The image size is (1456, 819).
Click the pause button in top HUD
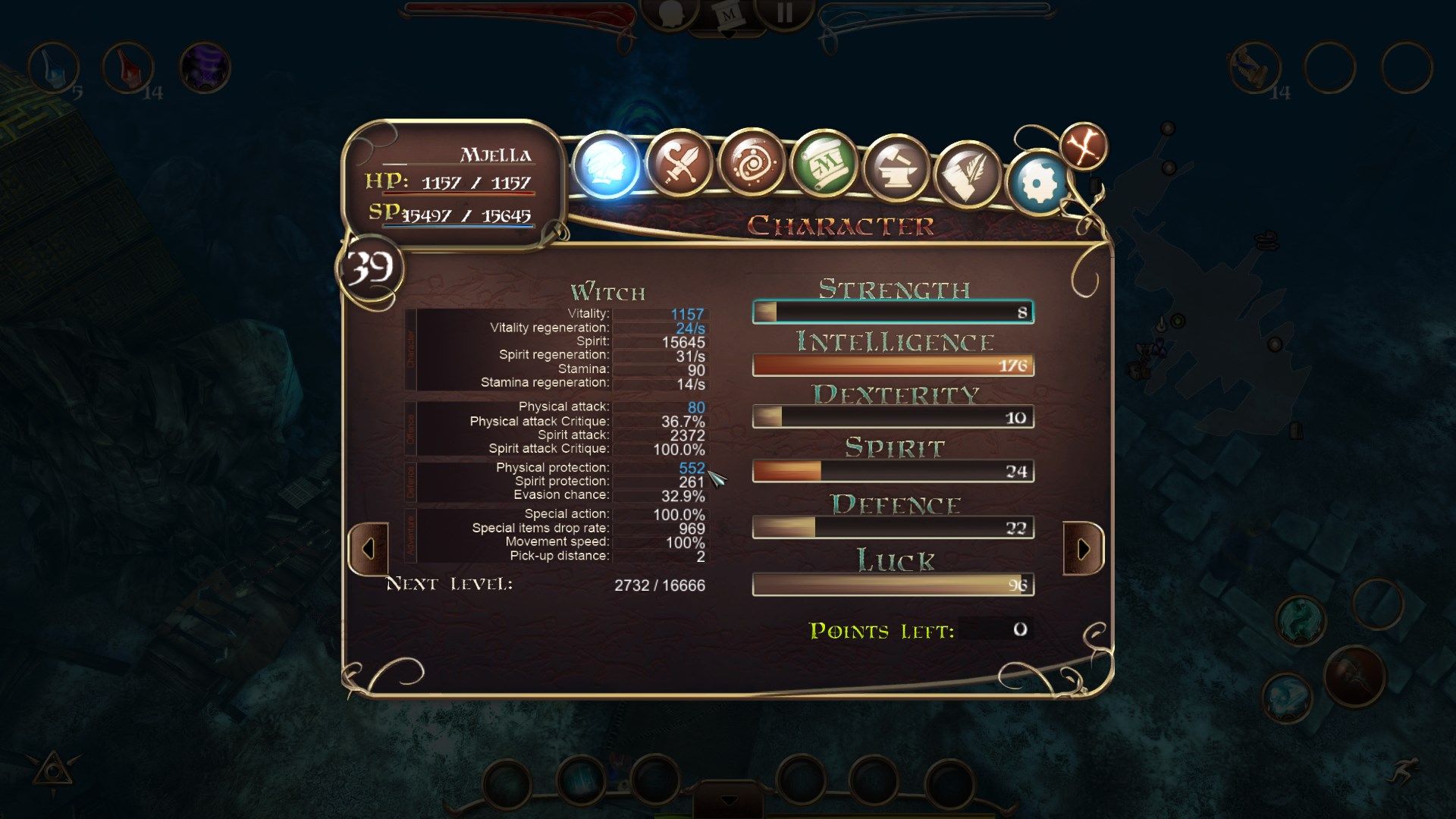784,13
